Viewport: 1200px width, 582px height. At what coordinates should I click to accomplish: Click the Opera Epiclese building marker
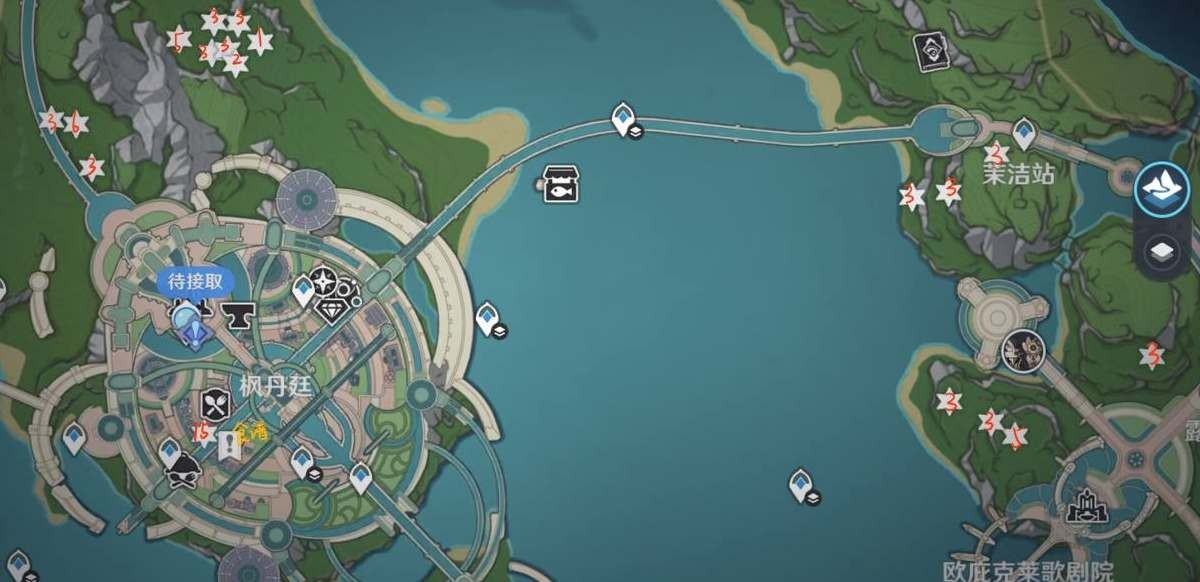[x=1087, y=507]
